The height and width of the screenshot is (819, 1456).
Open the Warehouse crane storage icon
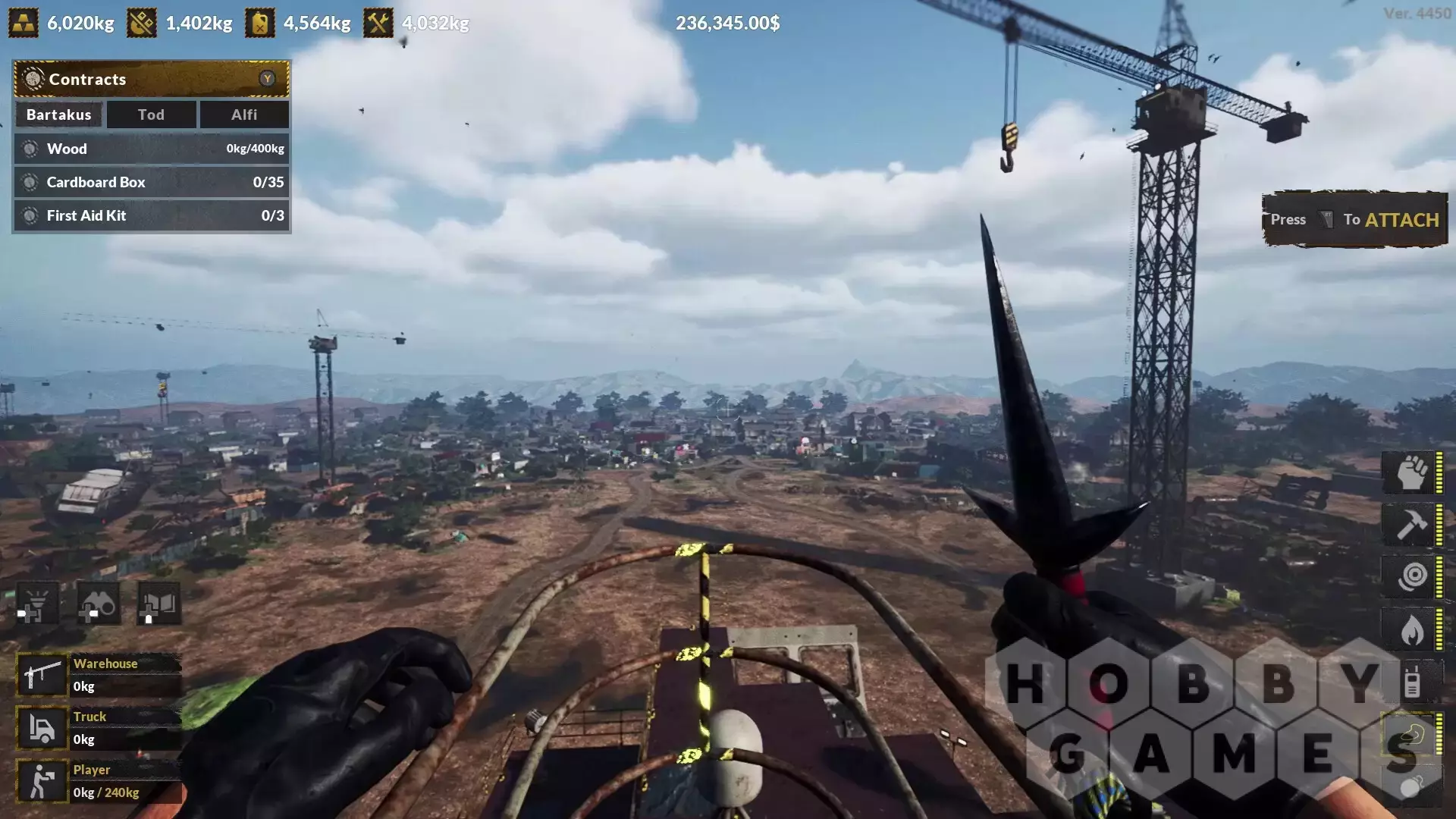pos(42,675)
